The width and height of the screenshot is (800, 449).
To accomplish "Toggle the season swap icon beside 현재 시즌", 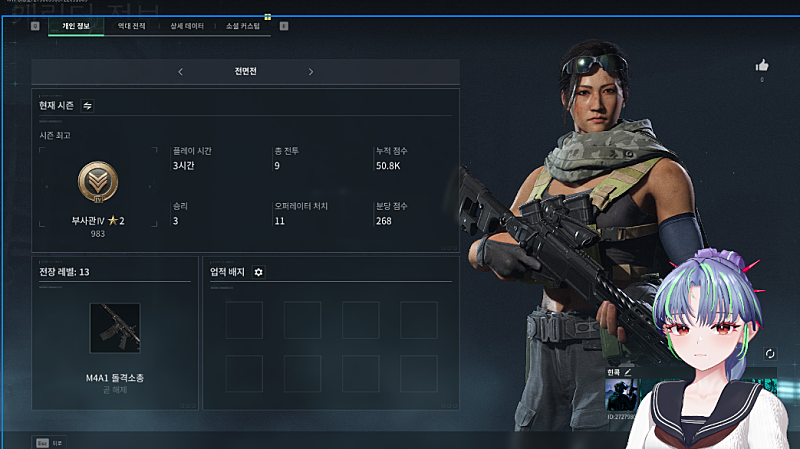I will pyautogui.click(x=87, y=105).
